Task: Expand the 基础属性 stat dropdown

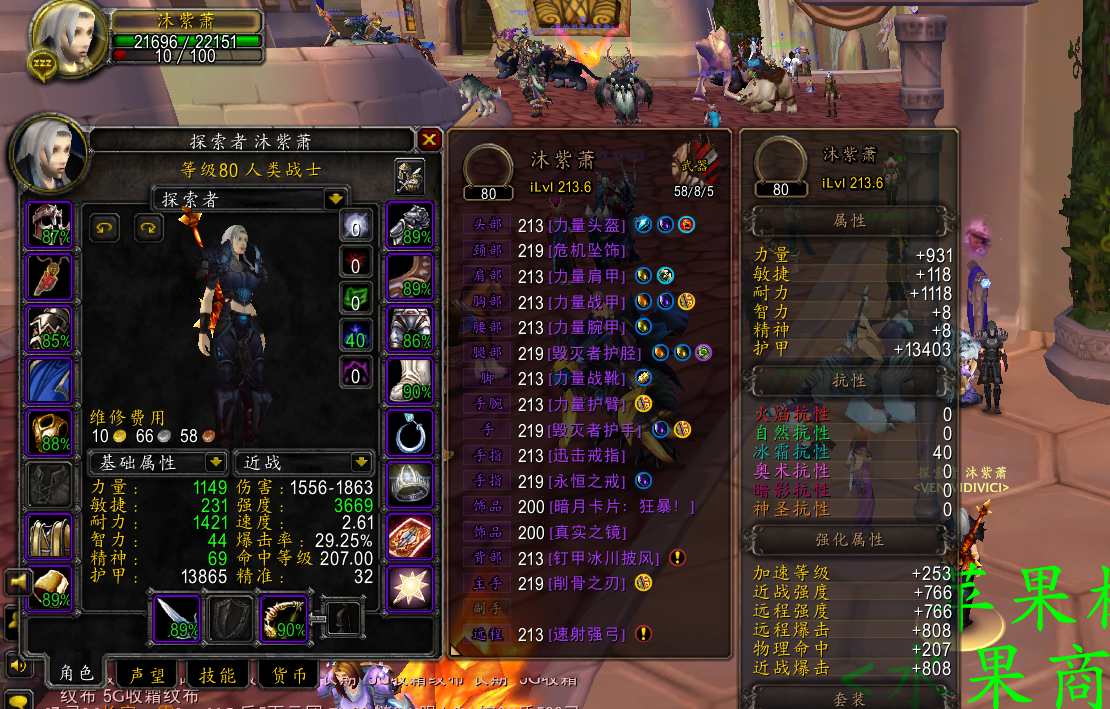Action: (215, 462)
